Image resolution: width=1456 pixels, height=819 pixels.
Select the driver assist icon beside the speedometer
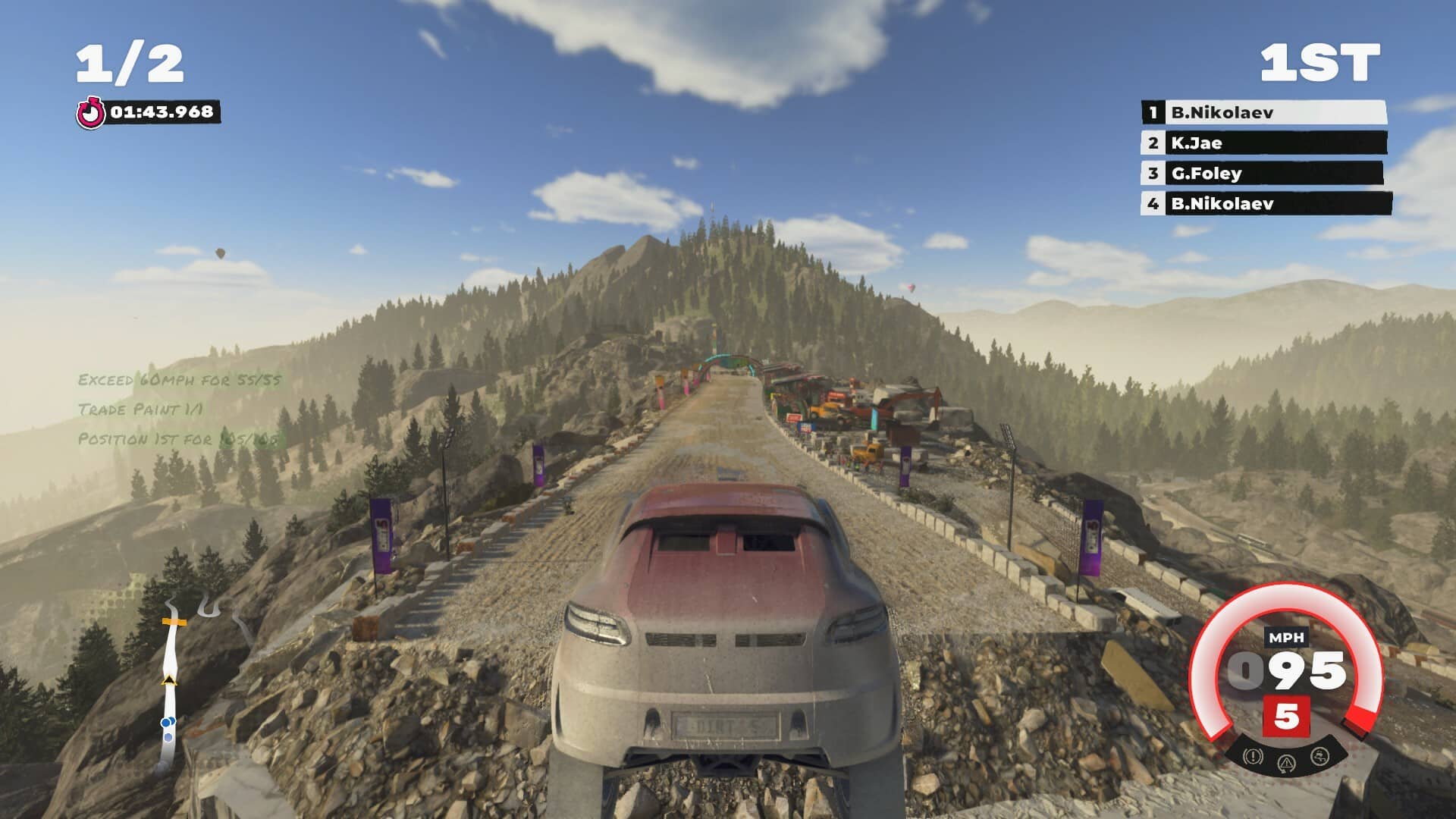[x=1319, y=757]
